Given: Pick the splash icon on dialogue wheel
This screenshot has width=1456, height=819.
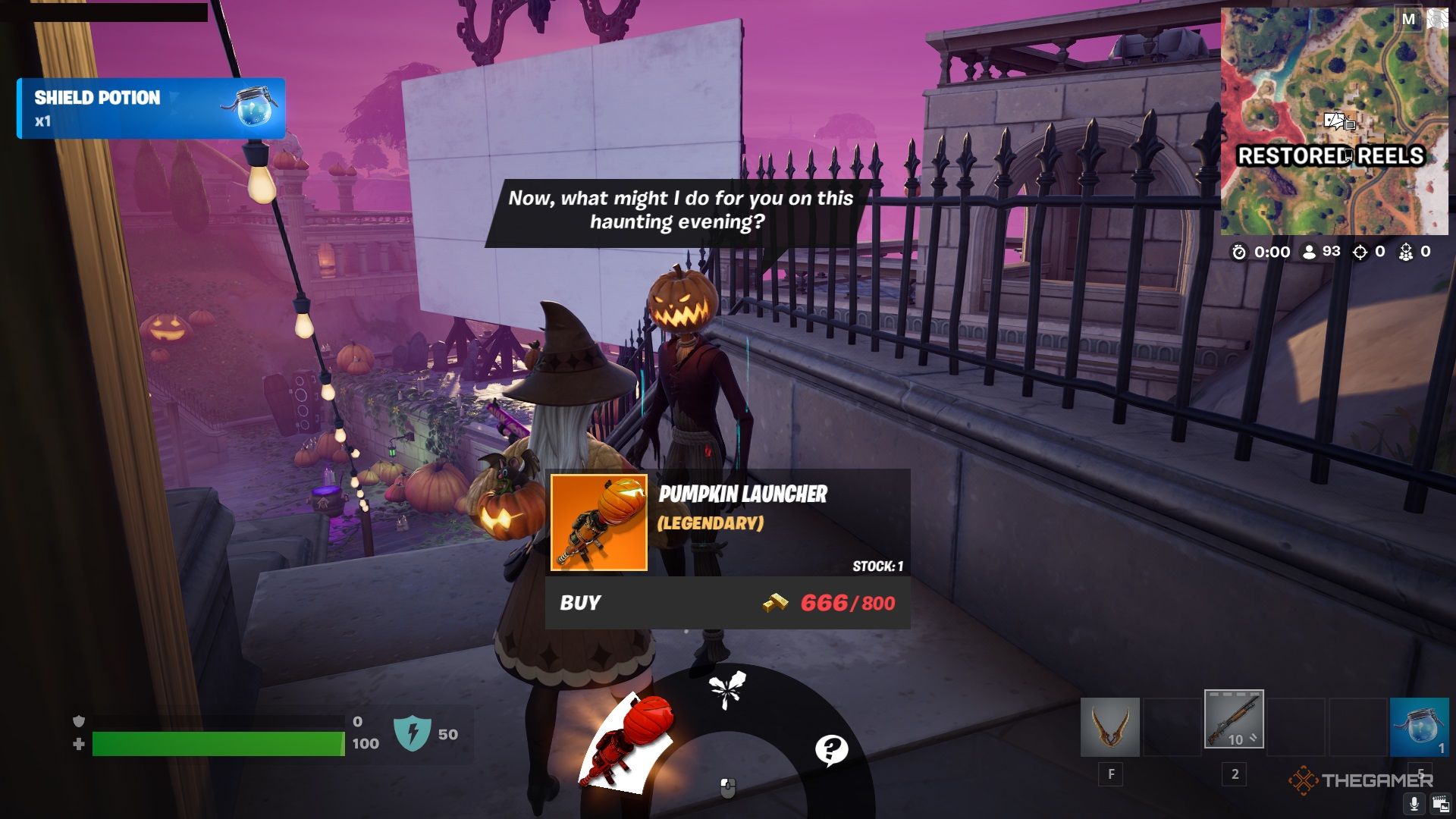Looking at the screenshot, I should pos(726,690).
